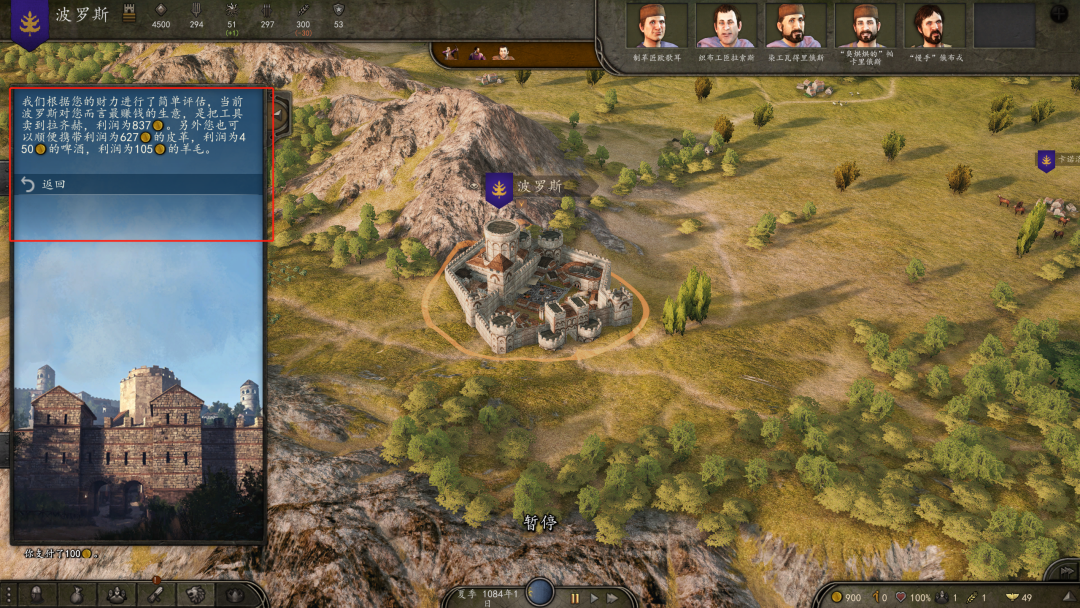Image resolution: width=1080 pixels, height=608 pixels.
Task: Select notable 织布工匠拉索斯's portrait
Action: (x=726, y=26)
